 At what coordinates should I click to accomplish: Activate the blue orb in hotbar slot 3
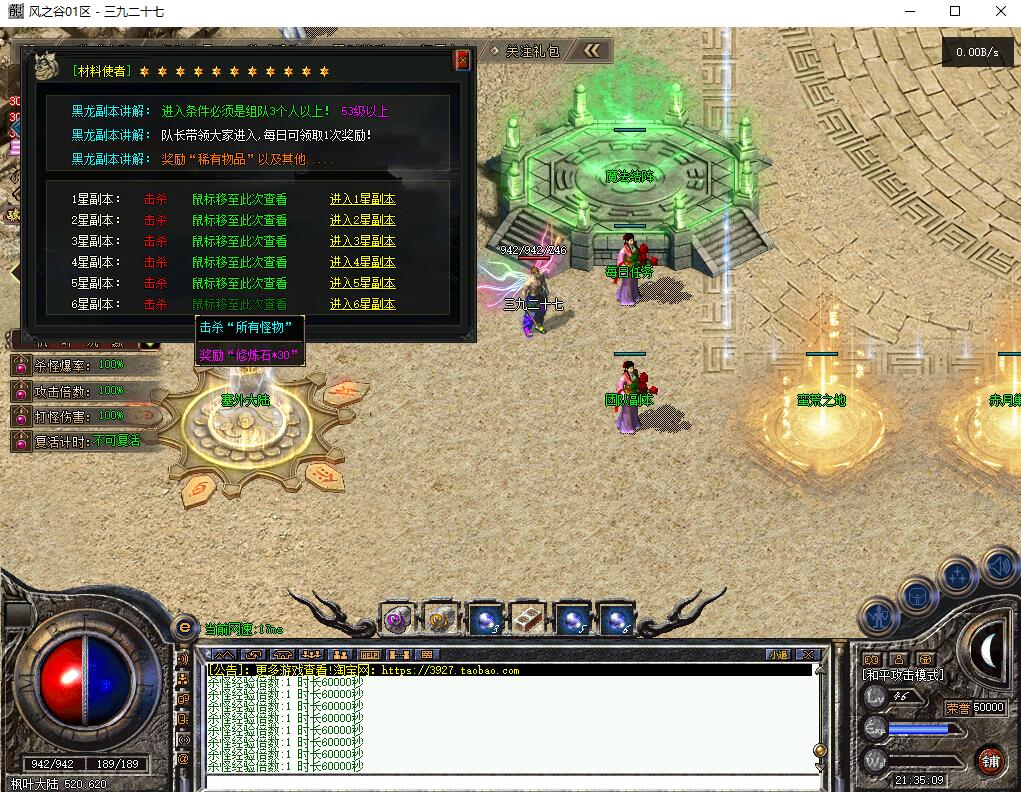tap(485, 620)
